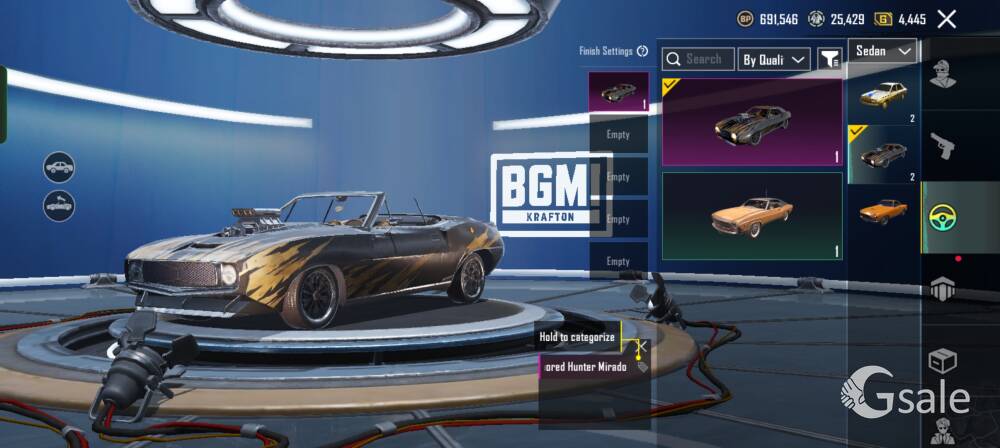1000x448 pixels.
Task: Choose the orange Mirado skin card
Action: (752, 216)
